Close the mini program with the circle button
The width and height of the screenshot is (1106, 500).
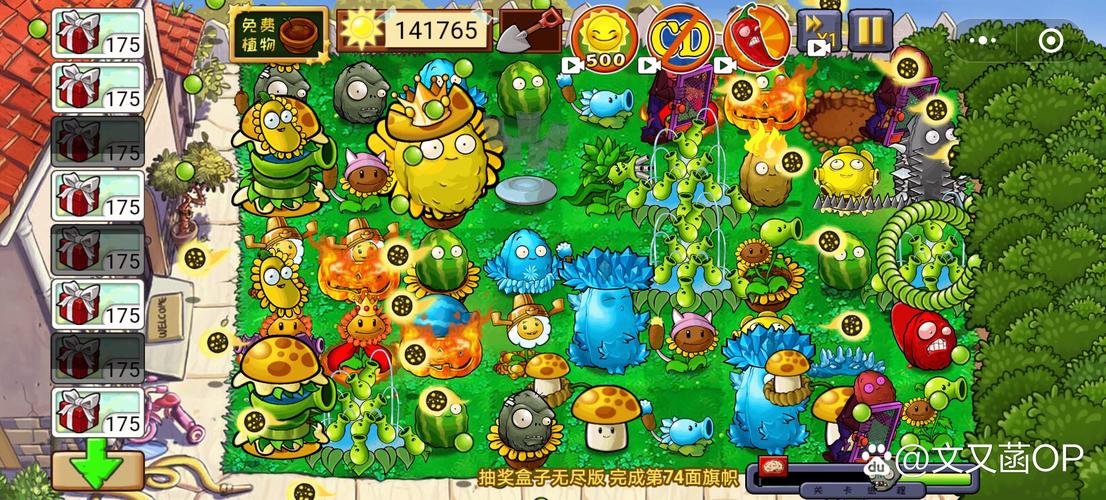(1051, 40)
